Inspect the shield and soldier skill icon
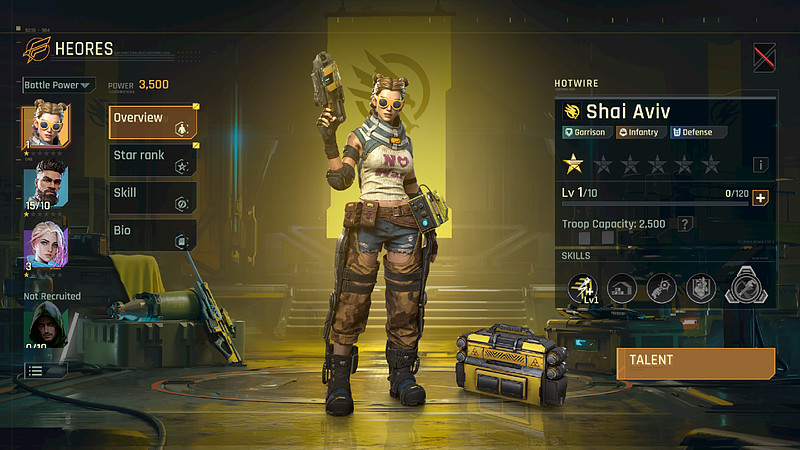 click(x=699, y=288)
